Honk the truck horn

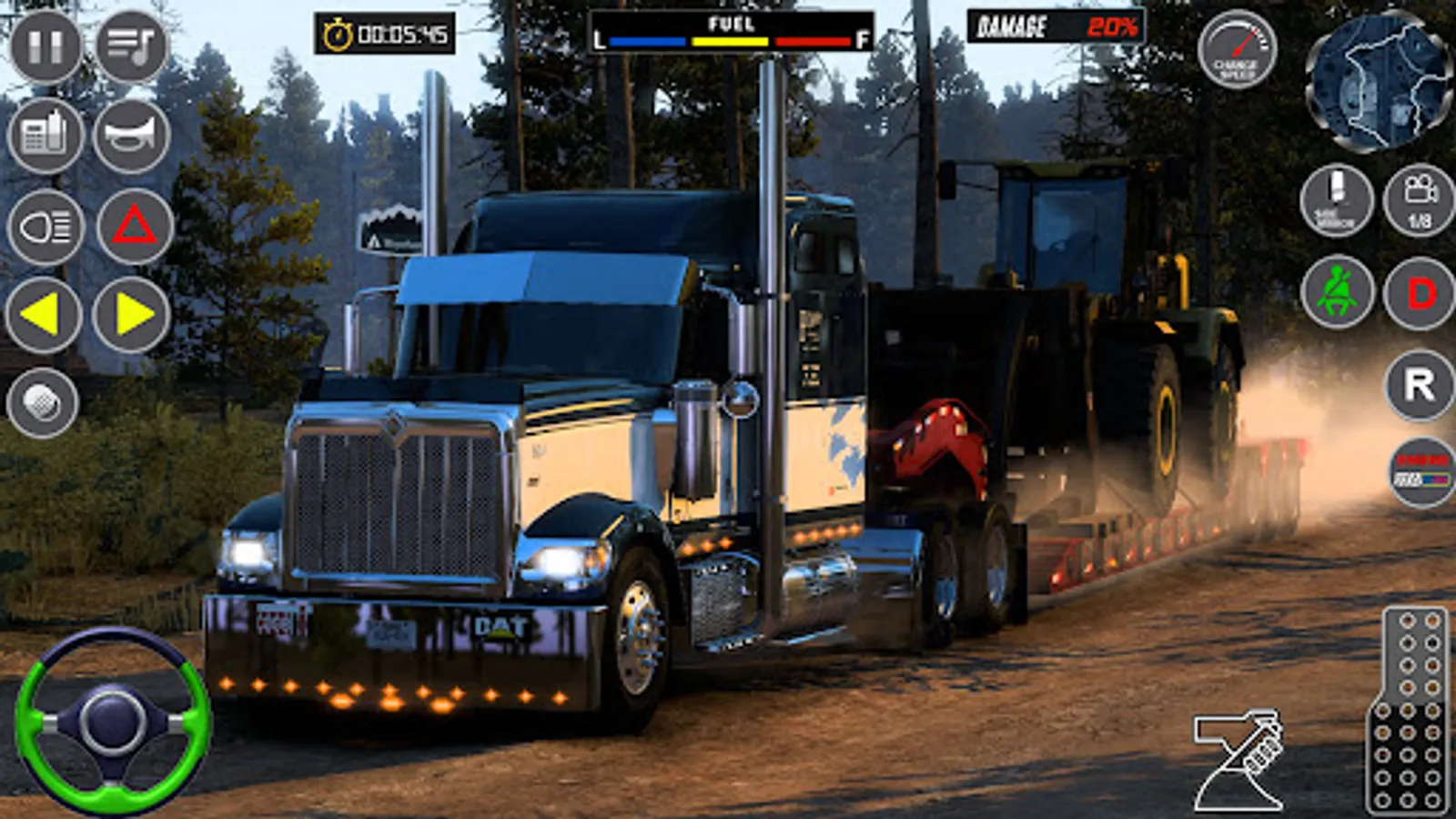(x=132, y=136)
